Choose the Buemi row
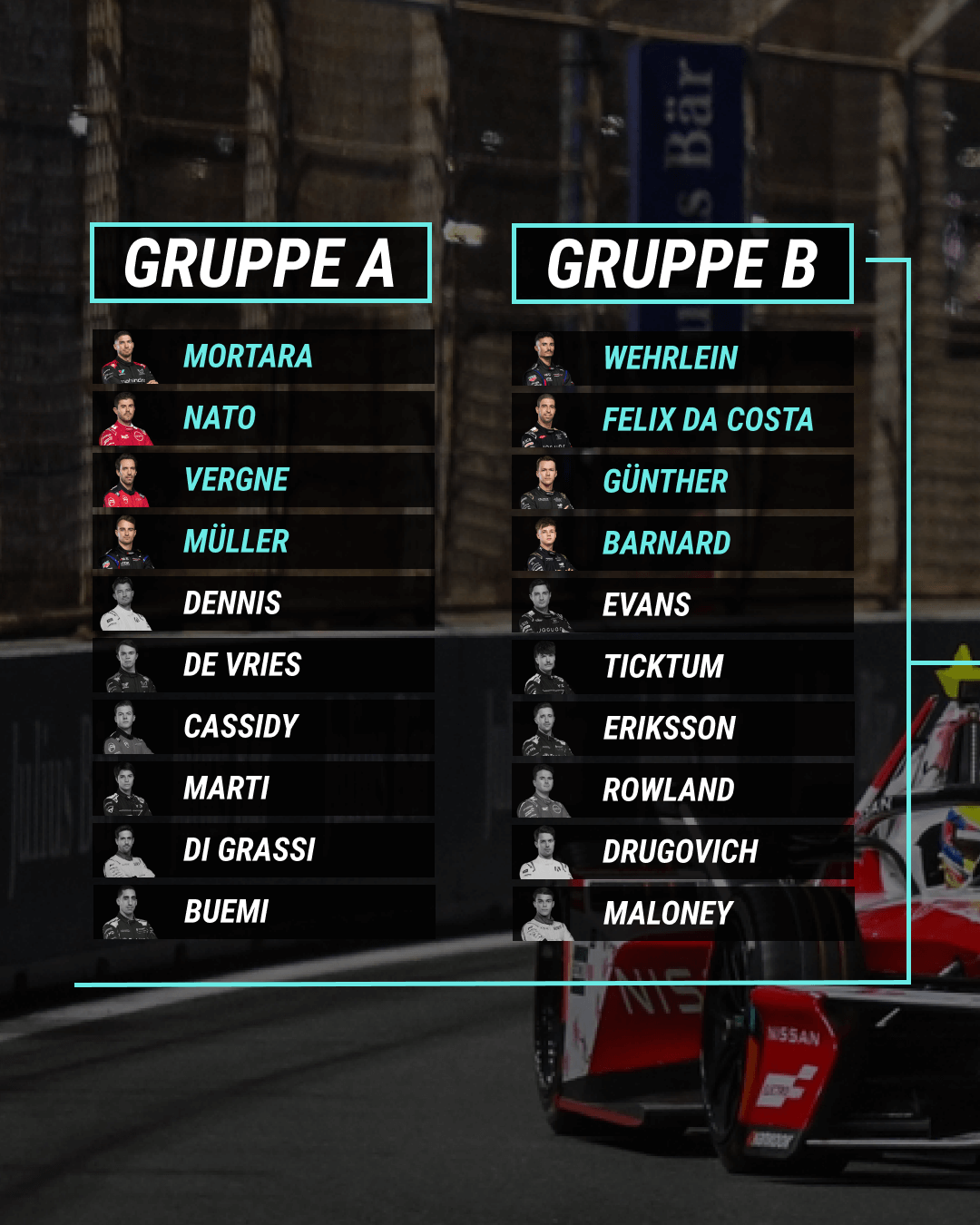The width and height of the screenshot is (980, 1225). coord(263,912)
